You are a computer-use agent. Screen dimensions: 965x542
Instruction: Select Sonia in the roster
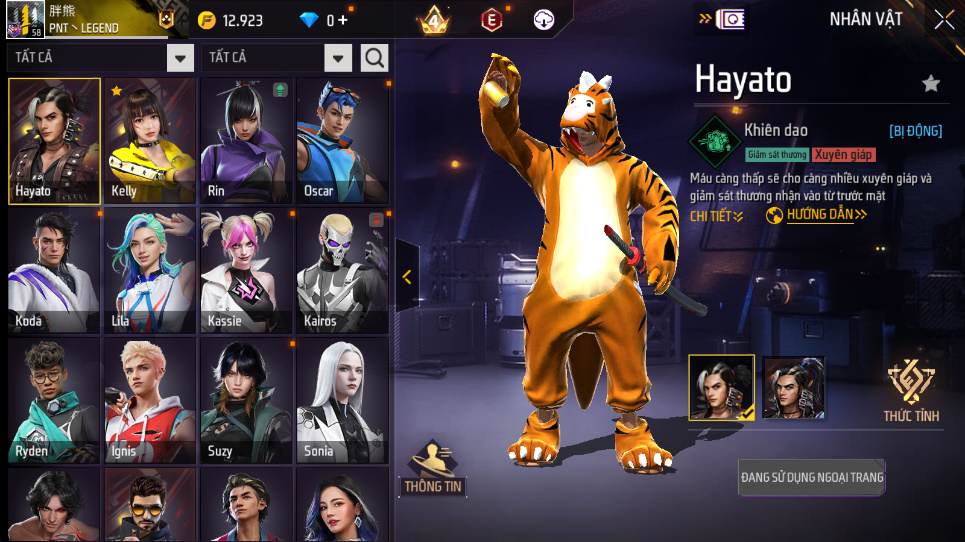[x=342, y=400]
